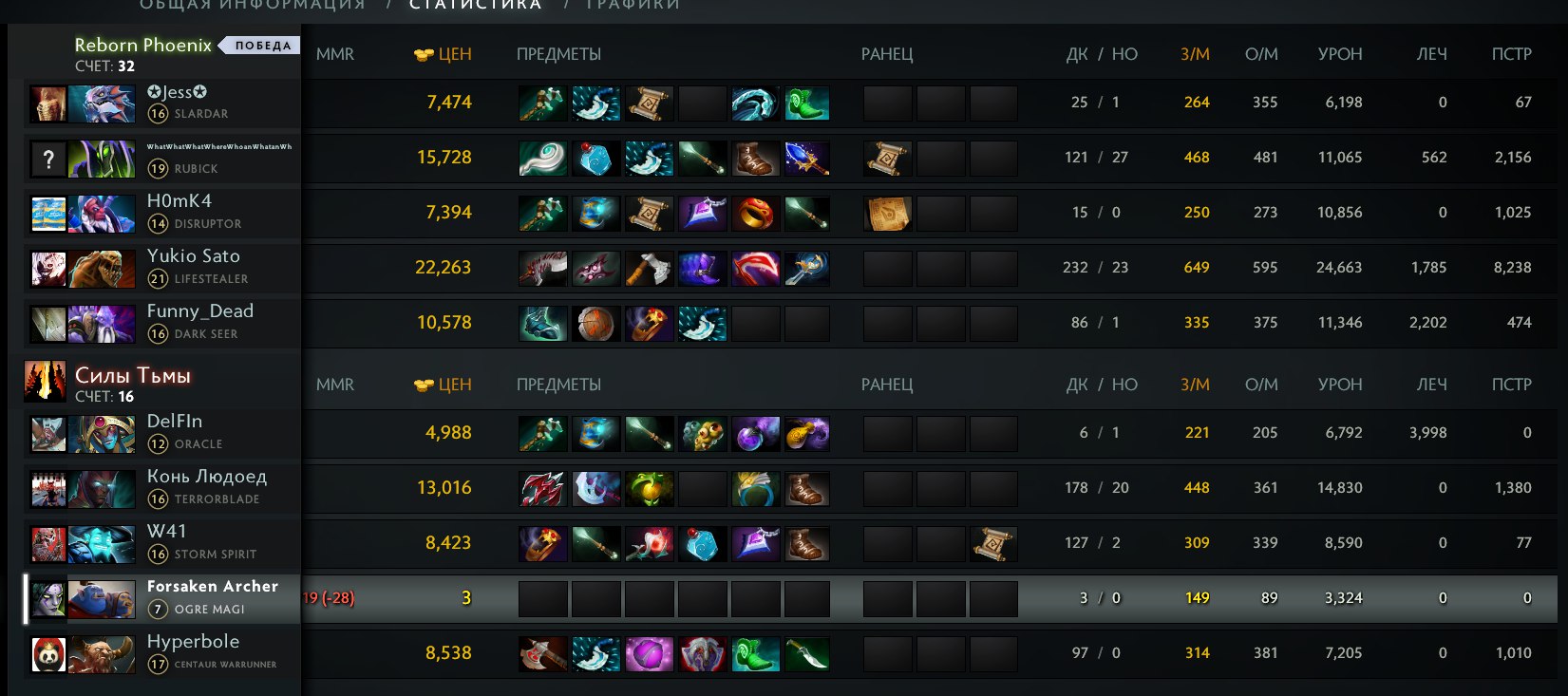Click the Силы Тьмы team emblem
Image resolution: width=1568 pixels, height=696 pixels.
pos(45,380)
